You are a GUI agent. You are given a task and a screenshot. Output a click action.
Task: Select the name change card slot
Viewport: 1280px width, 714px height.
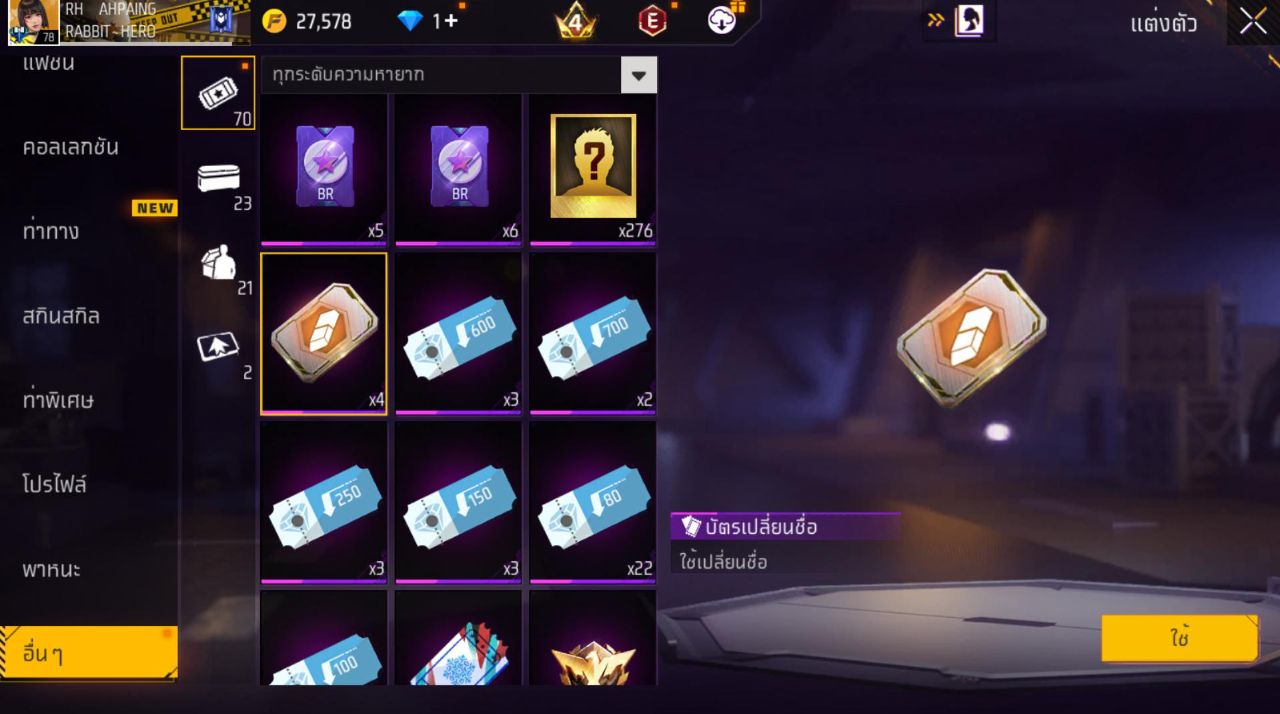[324, 333]
